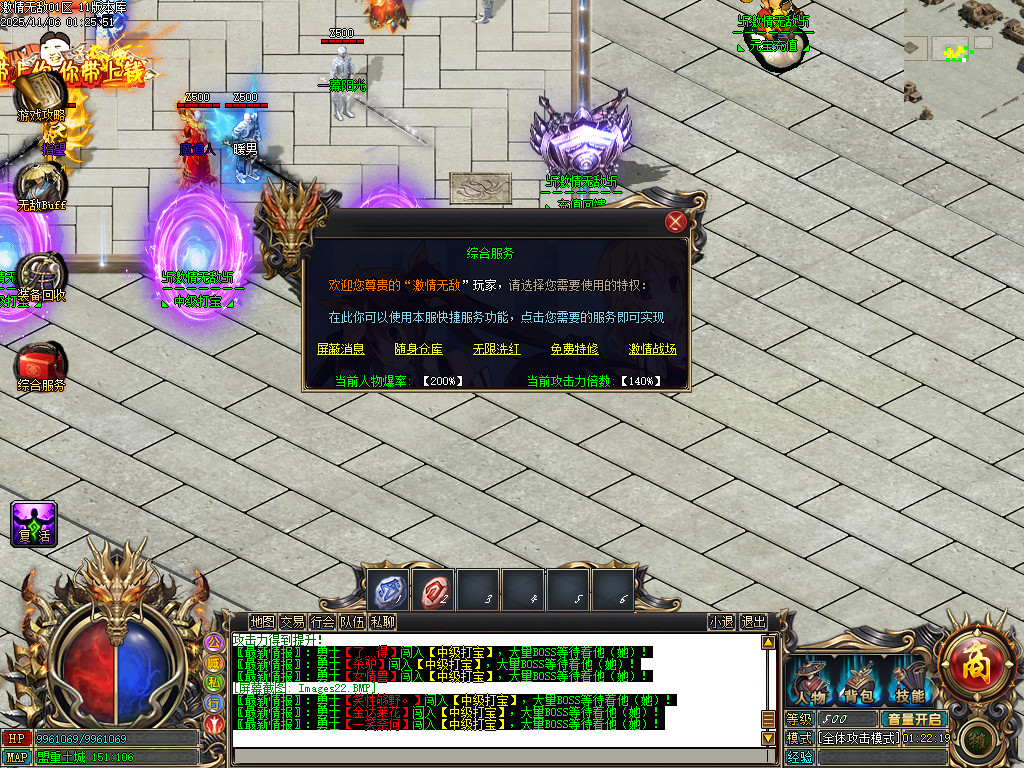Screen dimensions: 1024x768
Task: Switch to the 私聊 private chat
Action: point(383,622)
